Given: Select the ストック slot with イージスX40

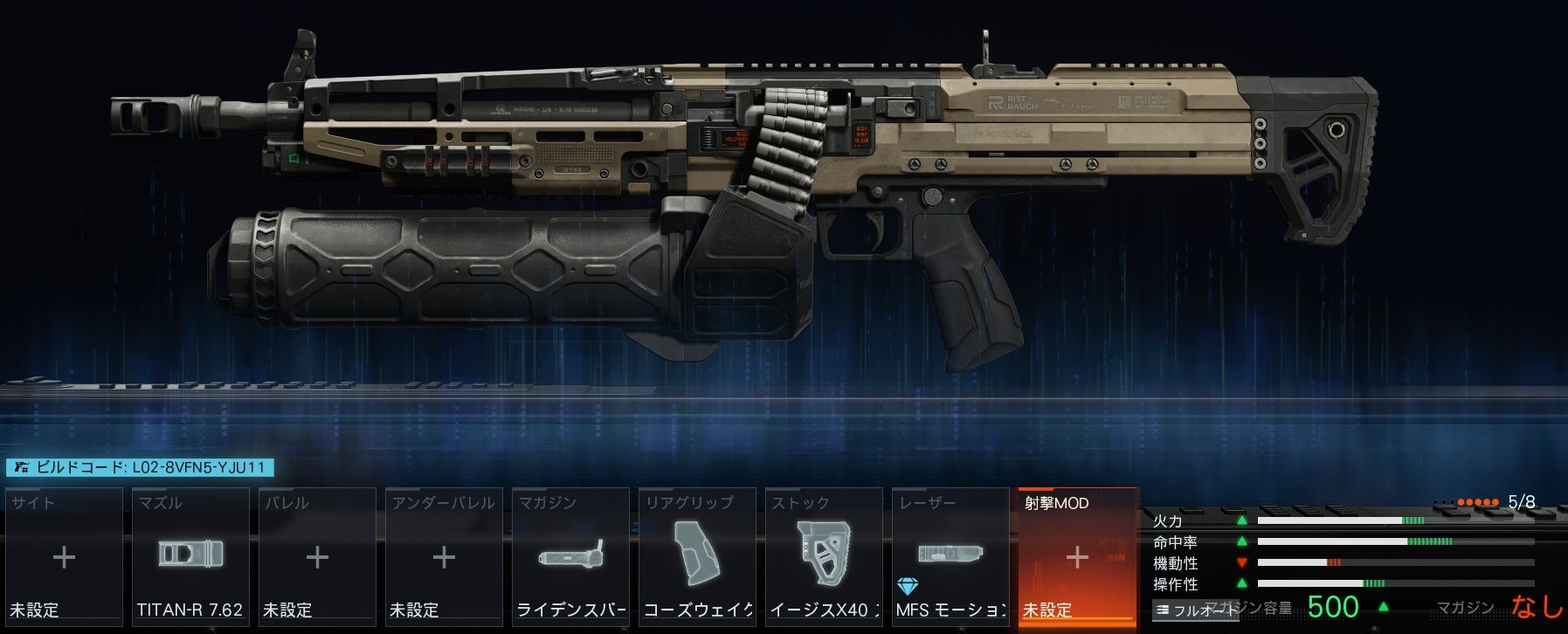Looking at the screenshot, I should pos(824,556).
